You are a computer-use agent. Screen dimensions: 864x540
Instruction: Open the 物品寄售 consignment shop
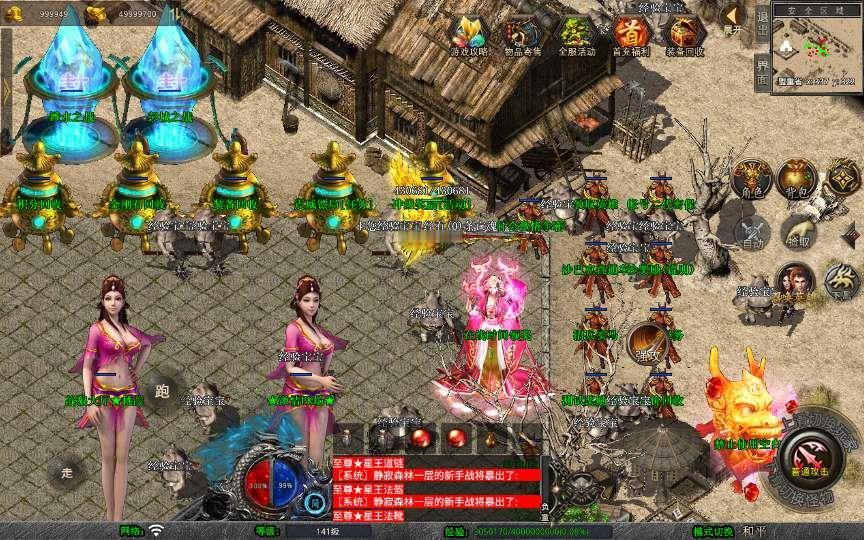(522, 34)
